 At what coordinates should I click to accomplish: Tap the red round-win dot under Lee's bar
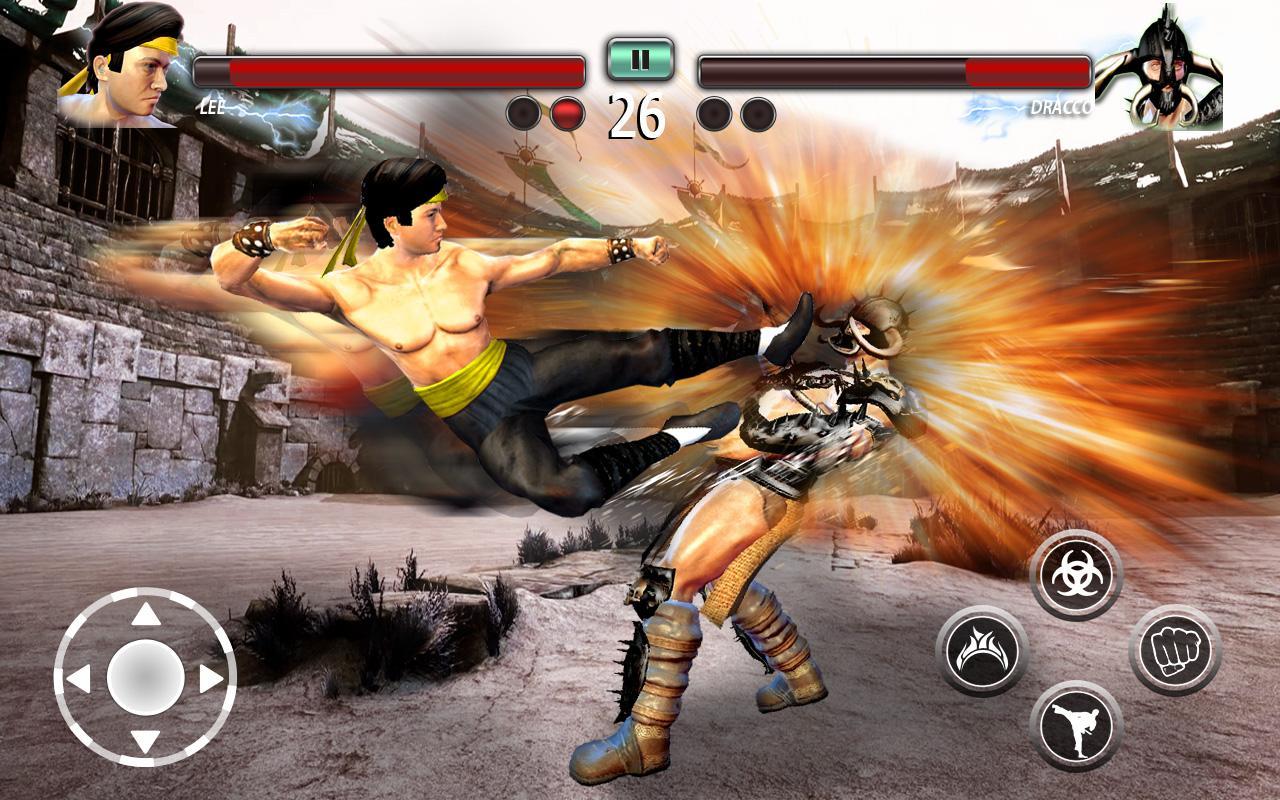(566, 112)
